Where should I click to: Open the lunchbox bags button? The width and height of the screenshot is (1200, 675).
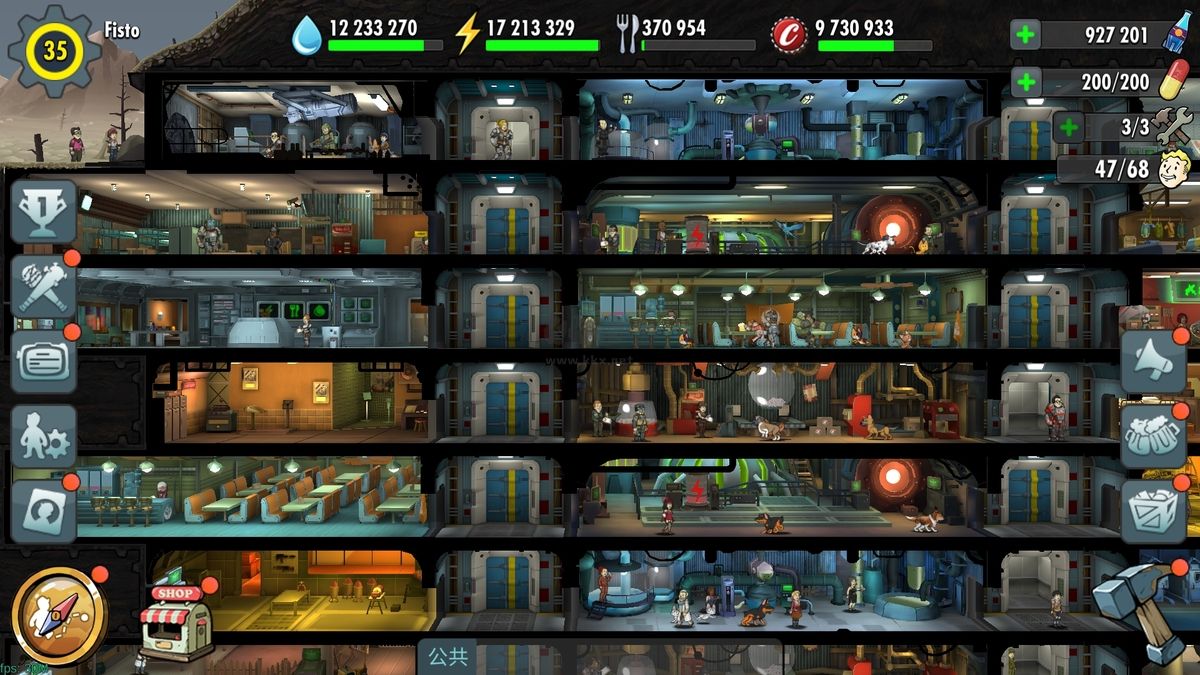click(x=1152, y=436)
